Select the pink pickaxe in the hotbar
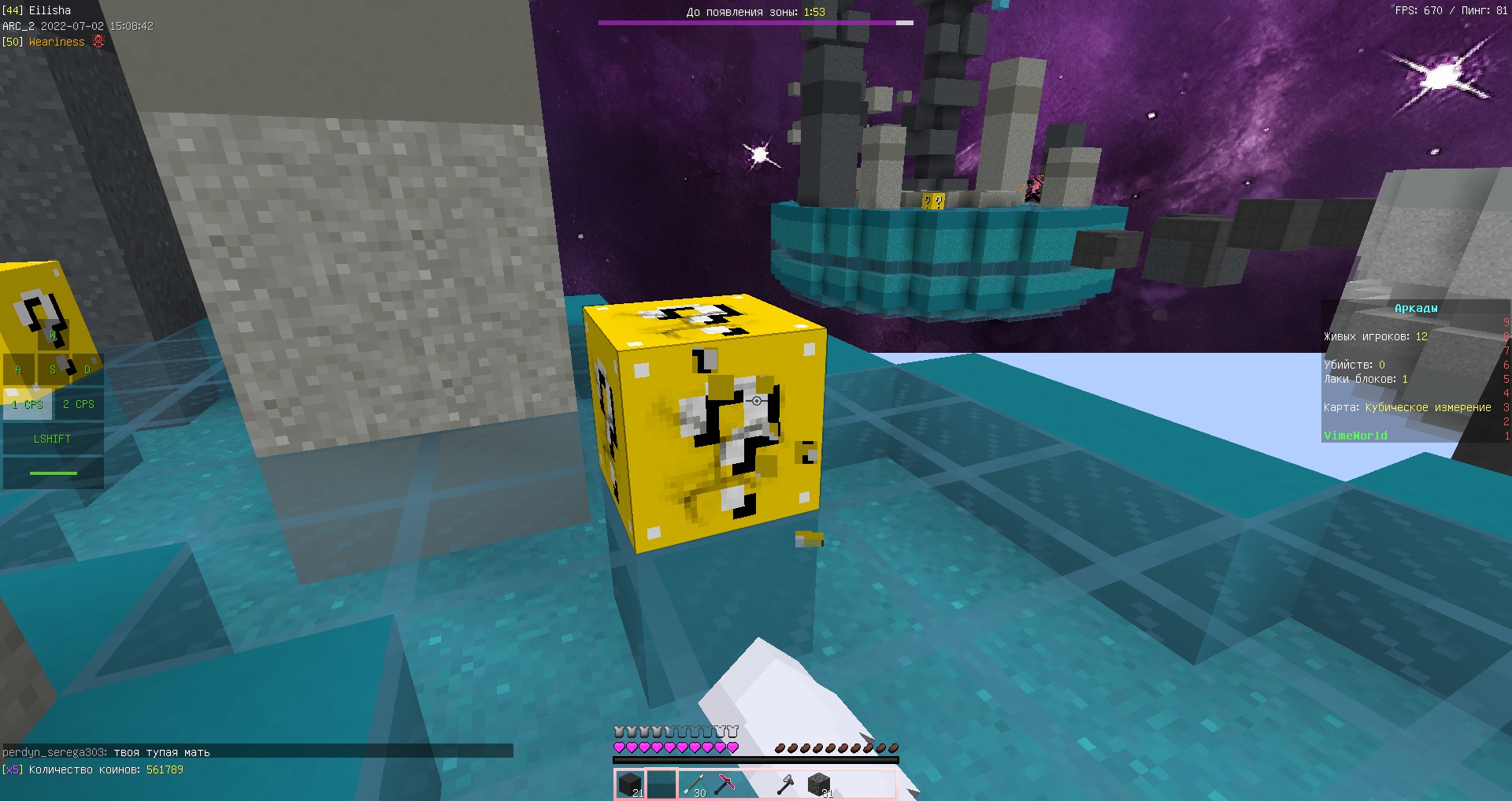Screen dimensions: 1512x801 [x=726, y=785]
